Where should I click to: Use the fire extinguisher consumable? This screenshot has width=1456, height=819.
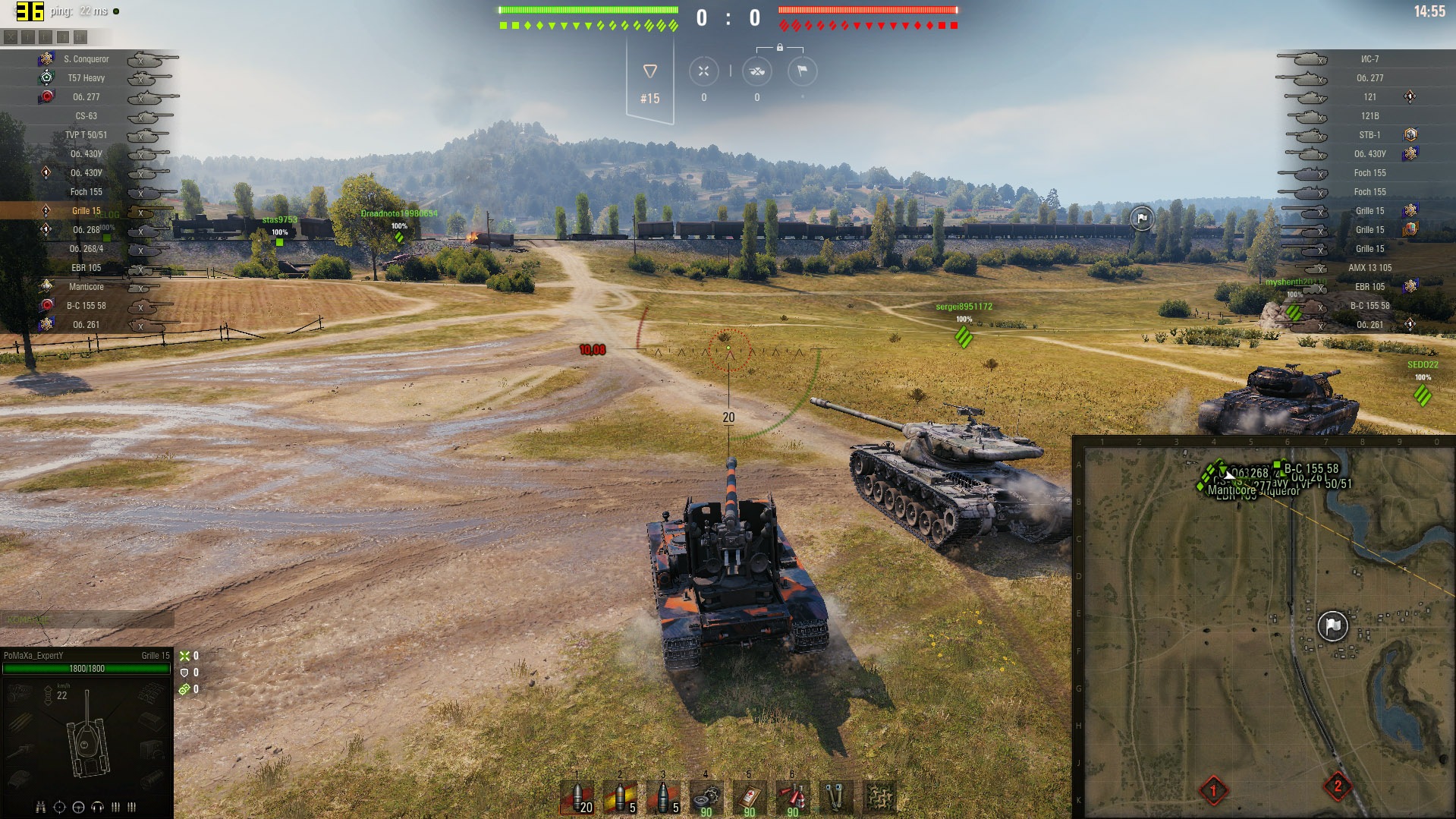793,798
